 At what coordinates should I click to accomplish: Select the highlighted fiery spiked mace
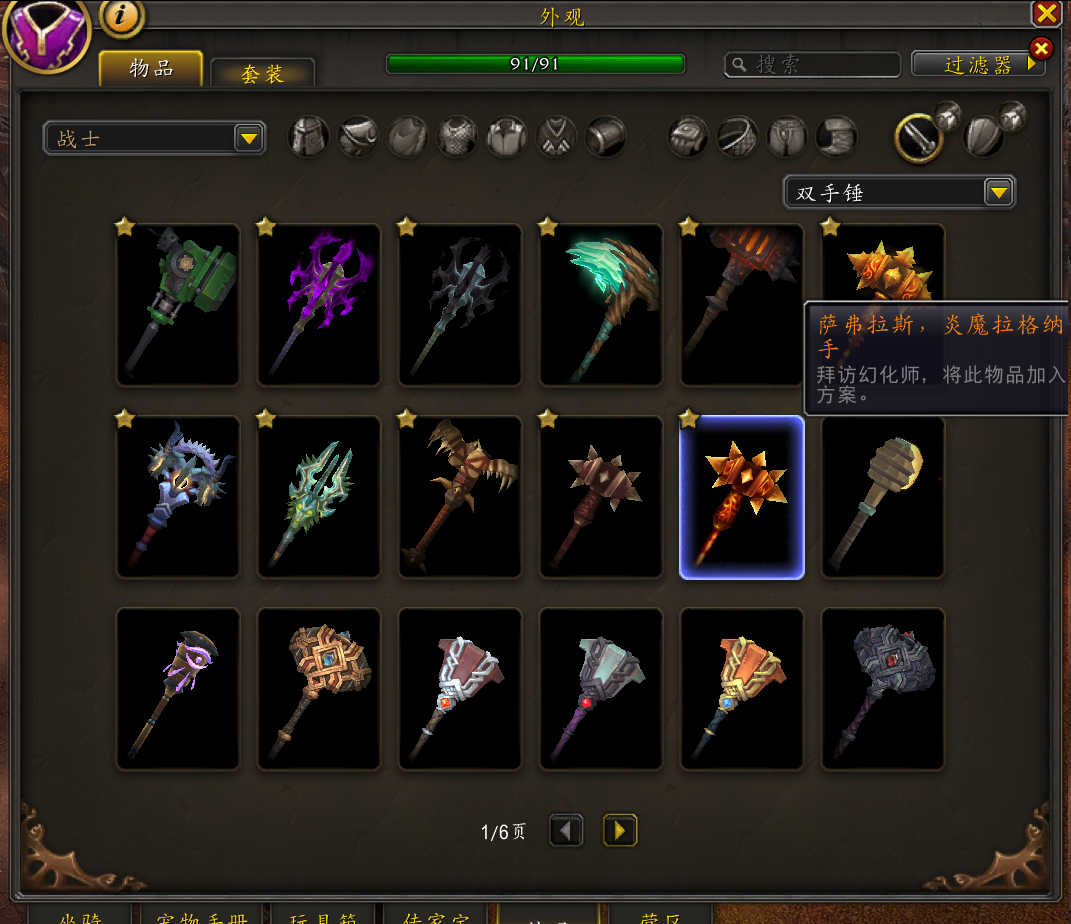coord(742,497)
